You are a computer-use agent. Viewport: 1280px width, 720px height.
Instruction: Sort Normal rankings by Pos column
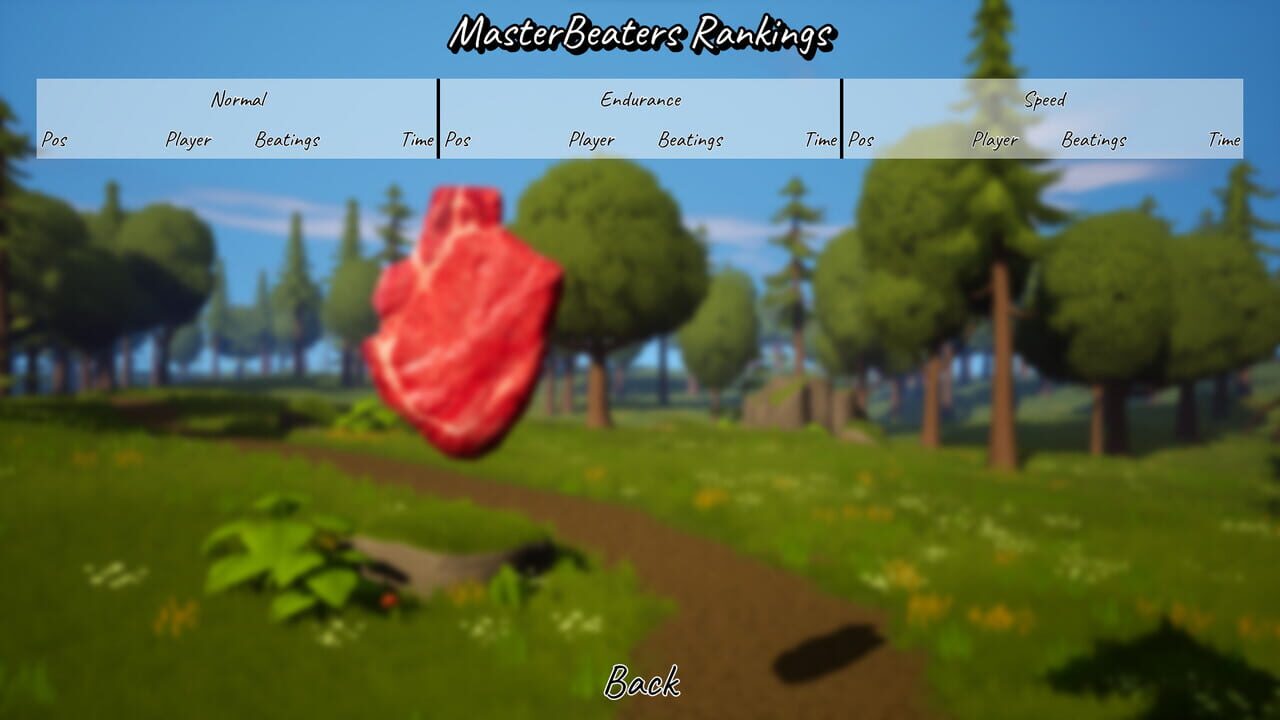(x=53, y=141)
